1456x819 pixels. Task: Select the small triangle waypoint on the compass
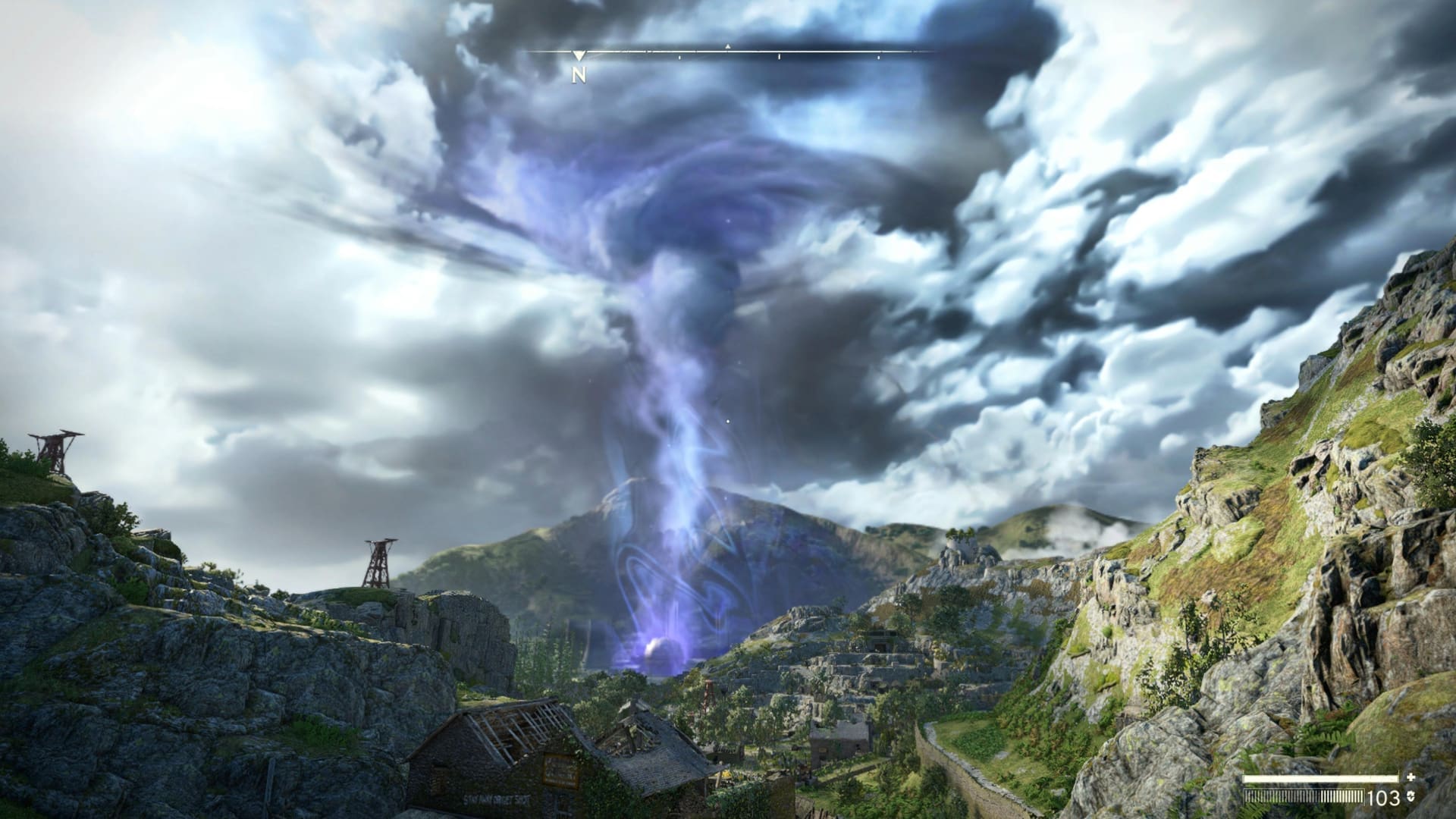[727, 47]
